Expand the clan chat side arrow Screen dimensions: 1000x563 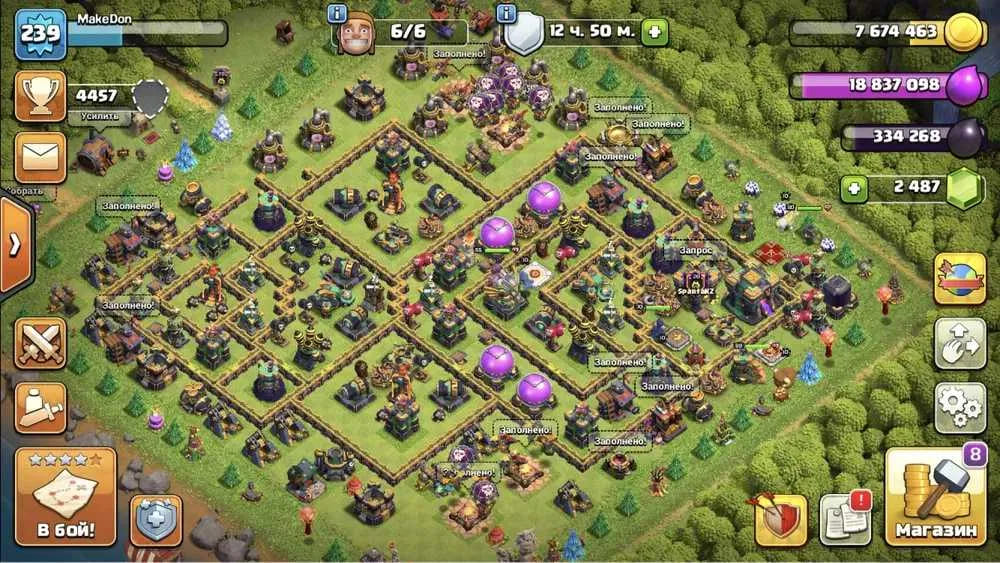14,245
